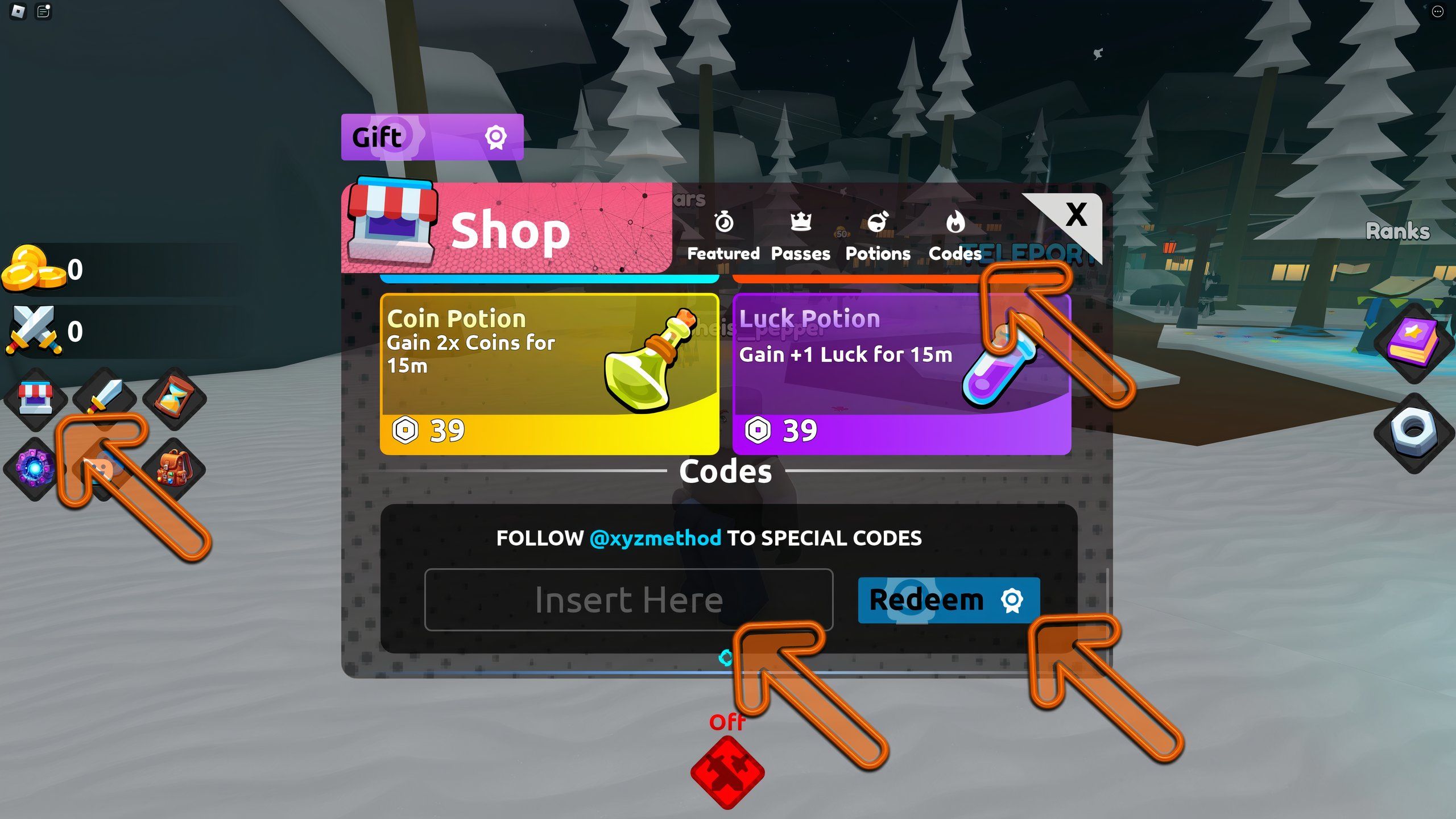
Task: Open the Roblox menu icon top-left
Action: pyautogui.click(x=17, y=13)
